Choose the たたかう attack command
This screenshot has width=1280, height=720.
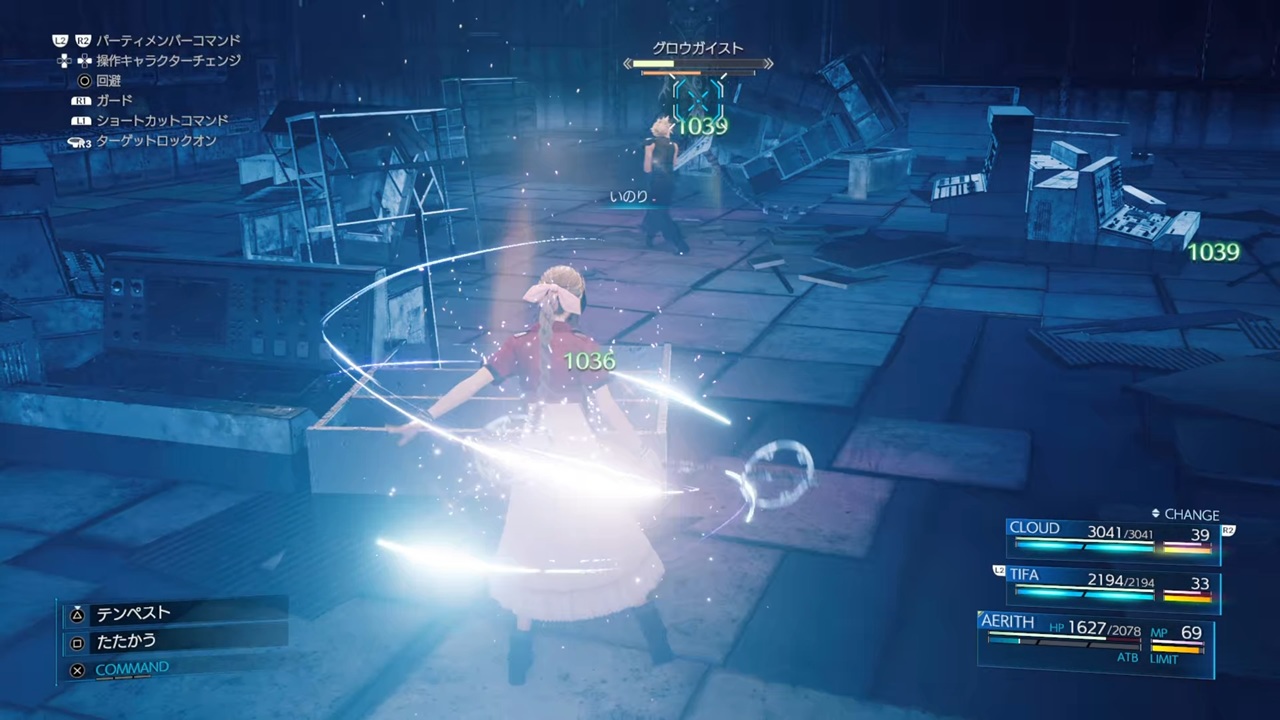tap(126, 641)
